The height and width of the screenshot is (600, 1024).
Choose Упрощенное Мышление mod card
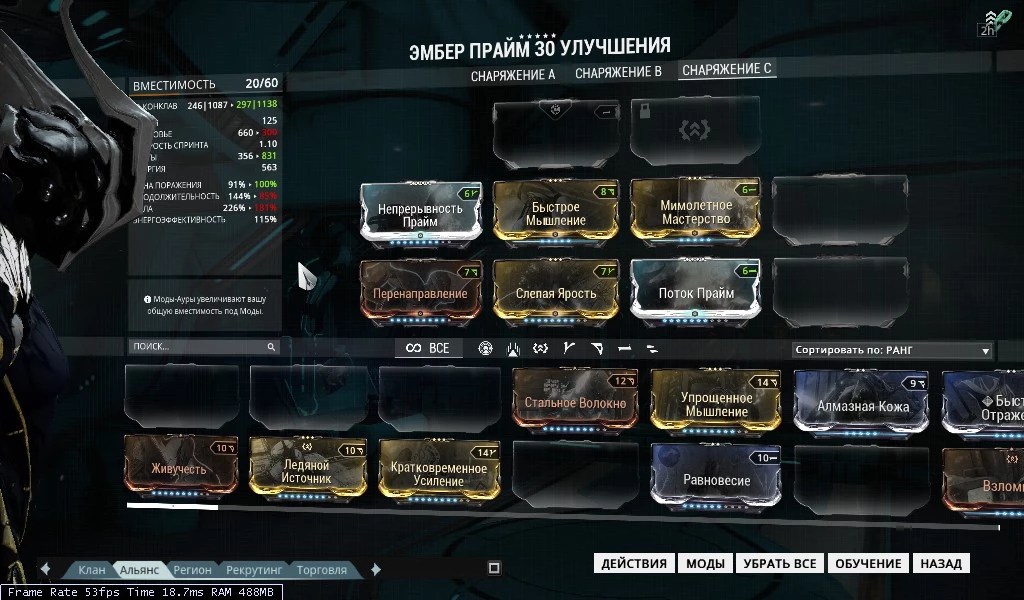pos(716,402)
